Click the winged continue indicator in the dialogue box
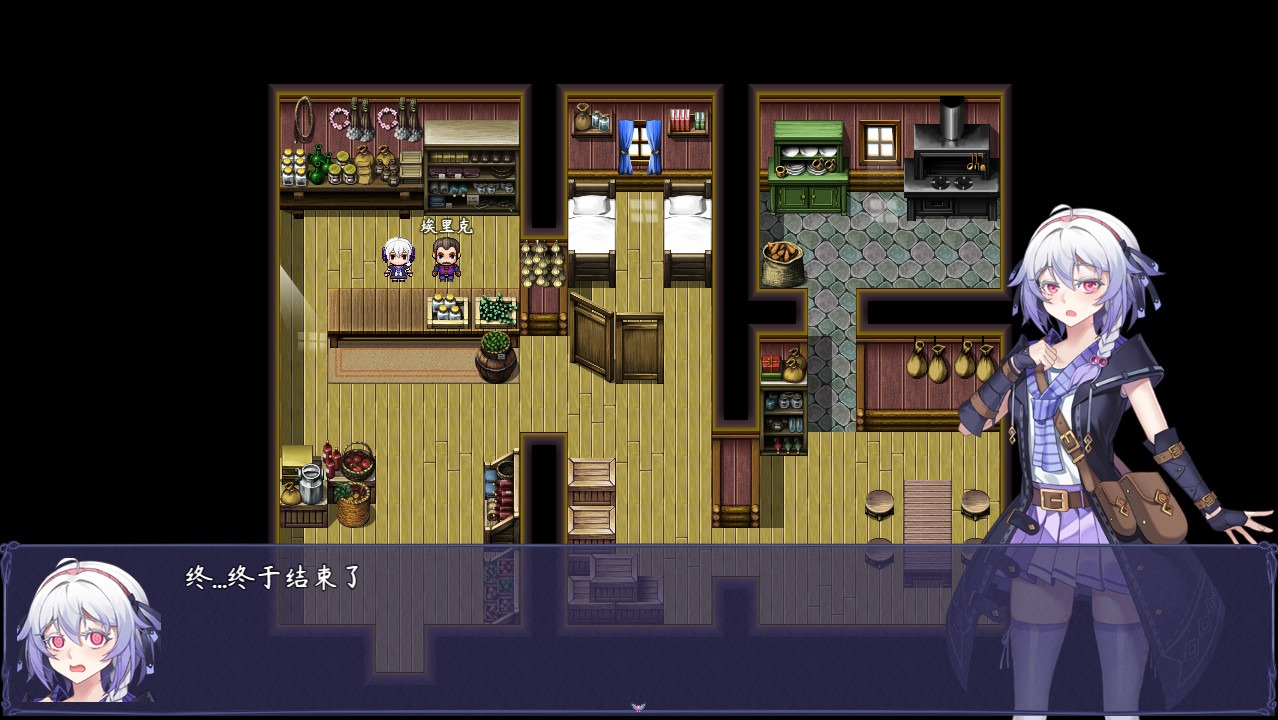The height and width of the screenshot is (720, 1278). tap(638, 707)
